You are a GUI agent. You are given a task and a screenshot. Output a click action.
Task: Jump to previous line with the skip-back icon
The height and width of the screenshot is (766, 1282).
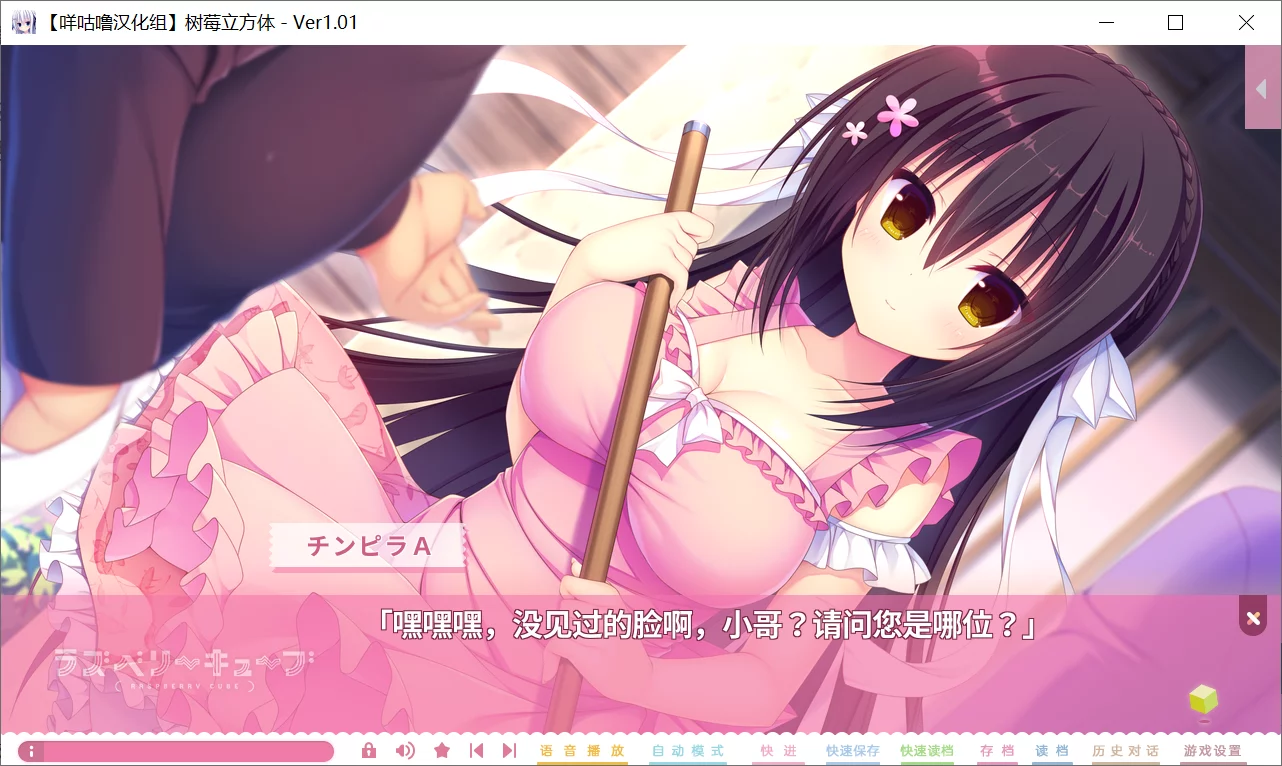(476, 749)
